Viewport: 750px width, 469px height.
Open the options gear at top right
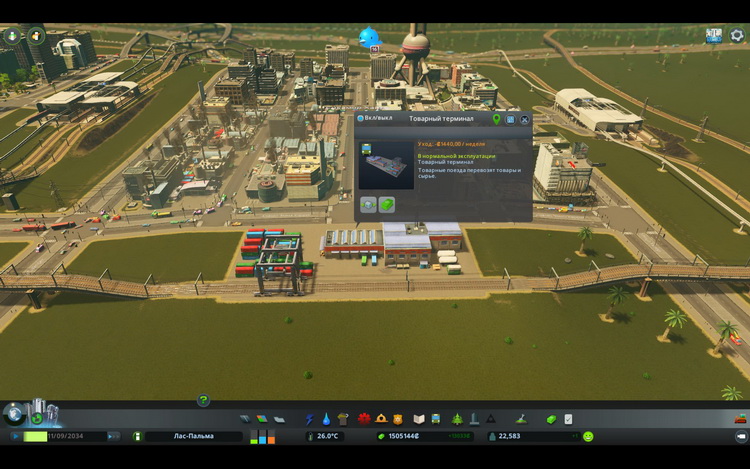coord(737,35)
